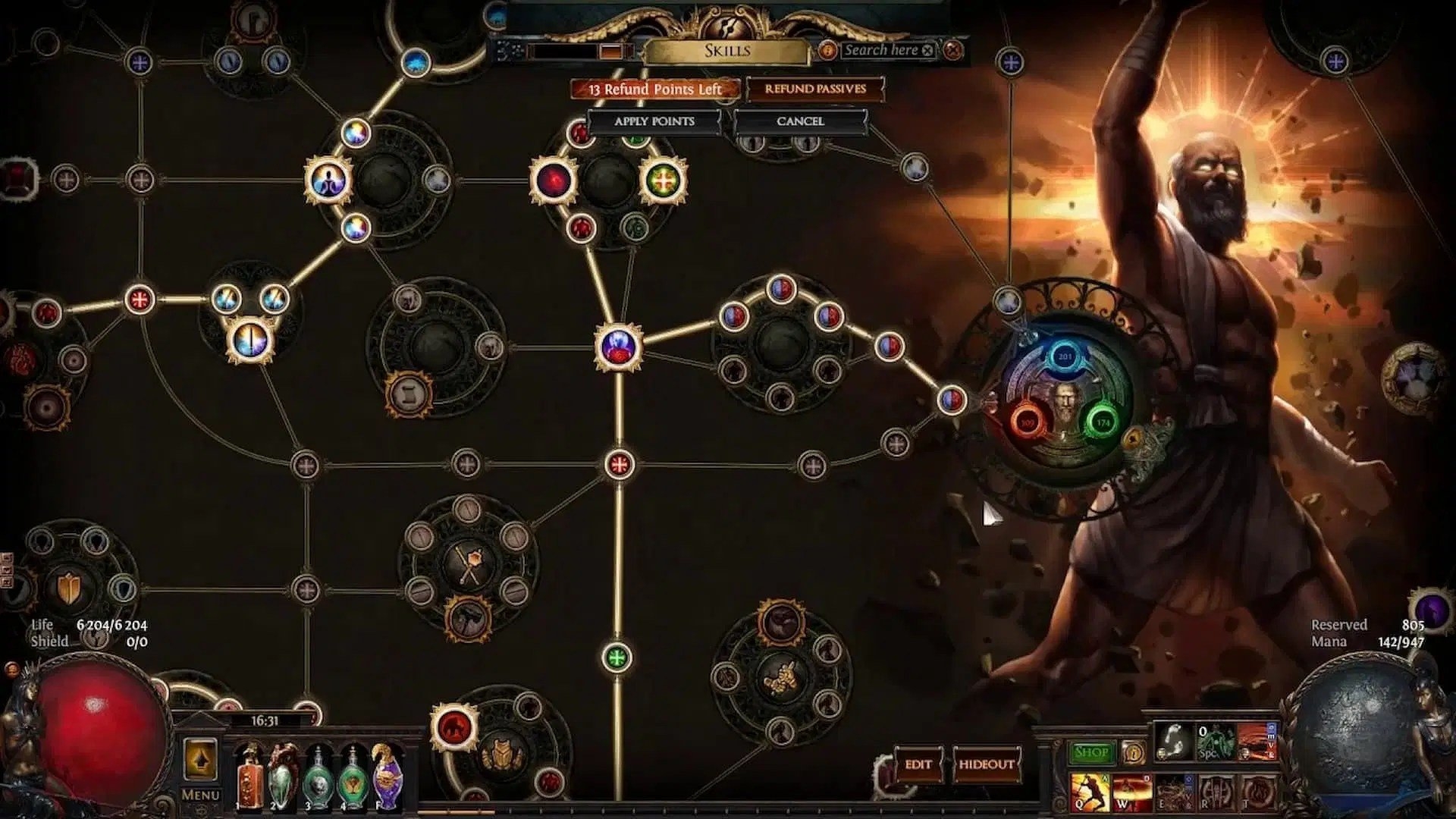Viewport: 1456px width, 819px height.
Task: Select the green spectre skill icon
Action: 1215,742
